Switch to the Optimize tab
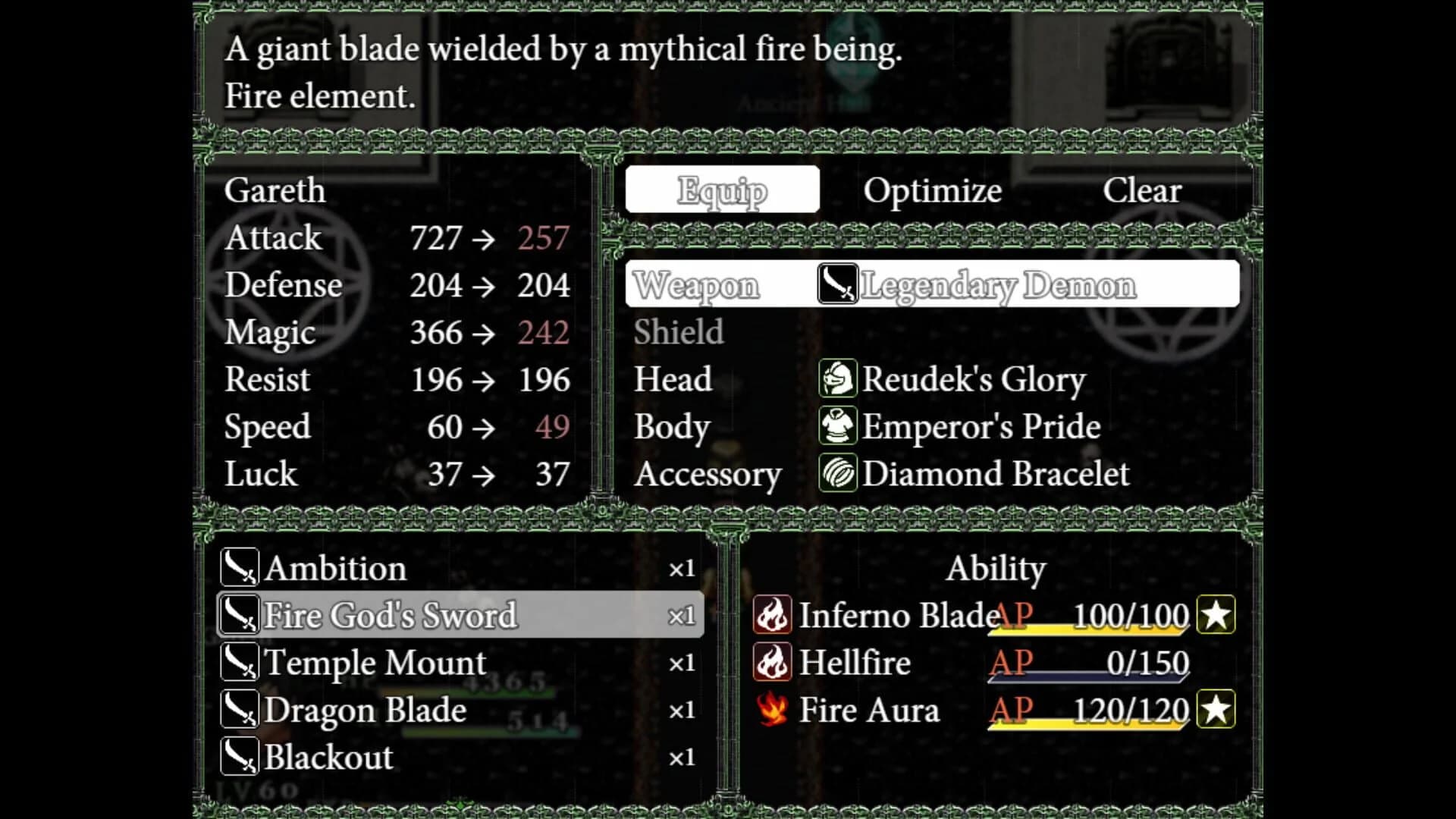Image resolution: width=1456 pixels, height=819 pixels. click(933, 190)
